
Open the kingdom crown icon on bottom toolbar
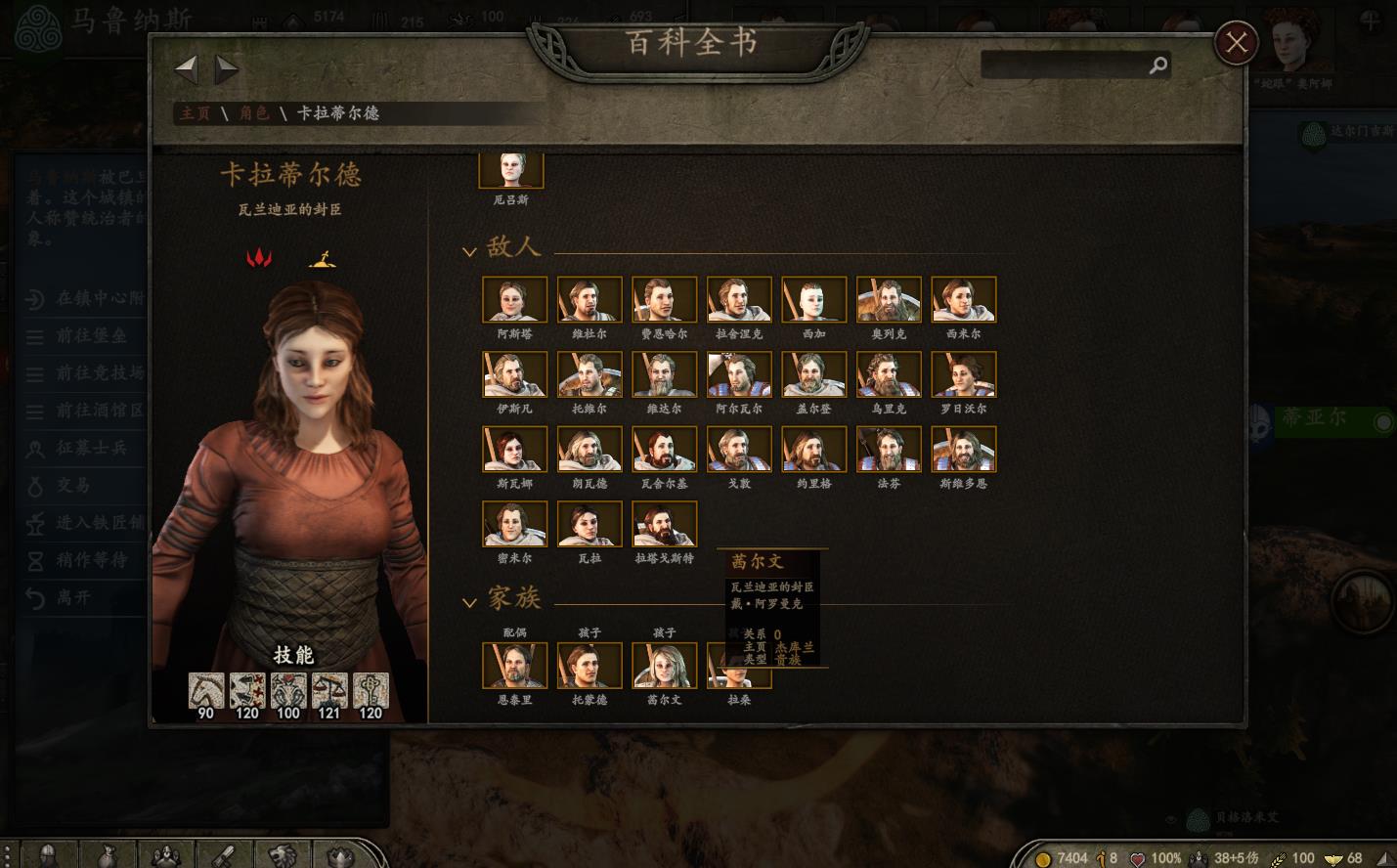click(x=340, y=855)
